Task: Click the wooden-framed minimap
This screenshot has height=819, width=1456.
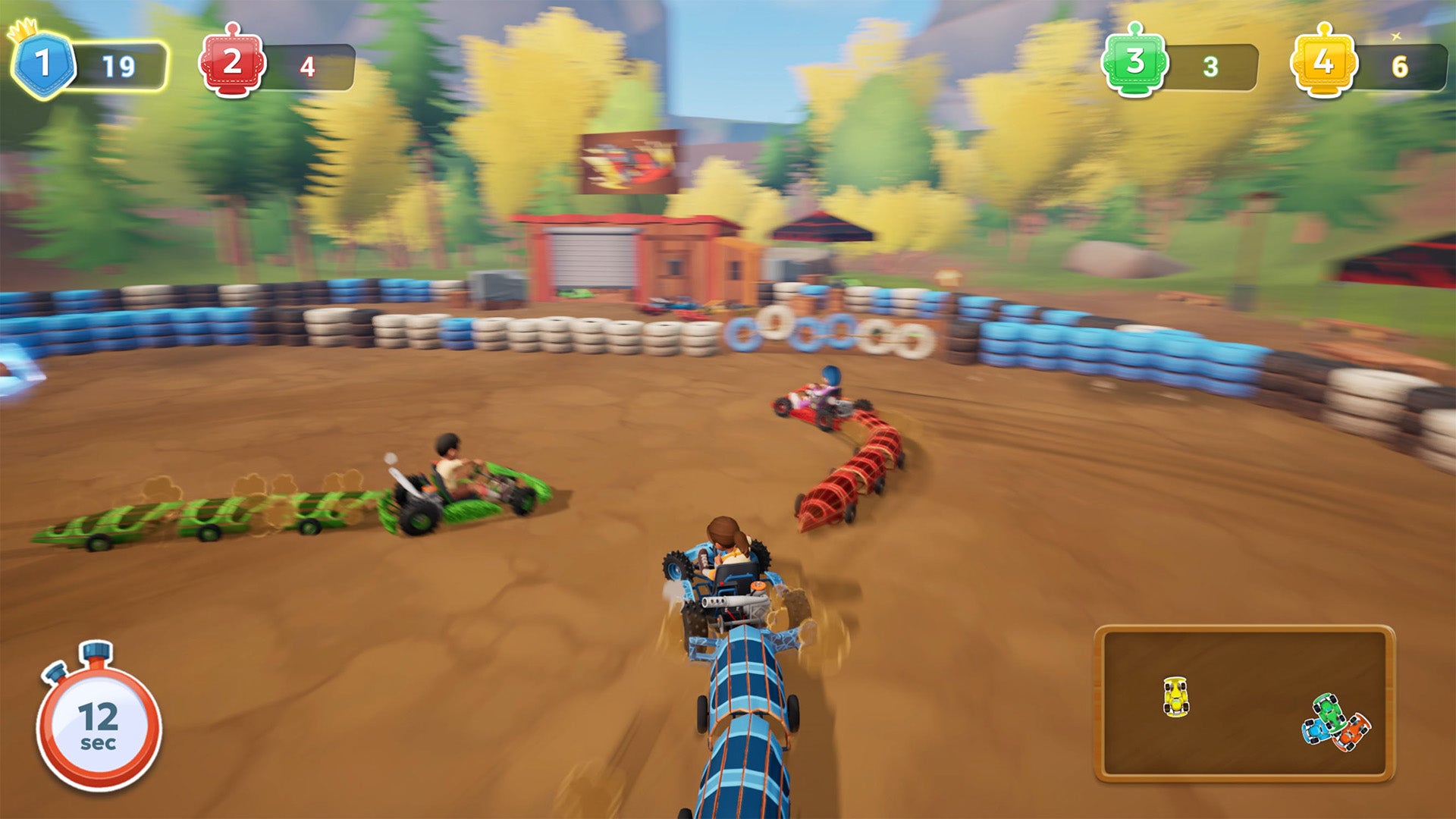Action: pos(1244,703)
